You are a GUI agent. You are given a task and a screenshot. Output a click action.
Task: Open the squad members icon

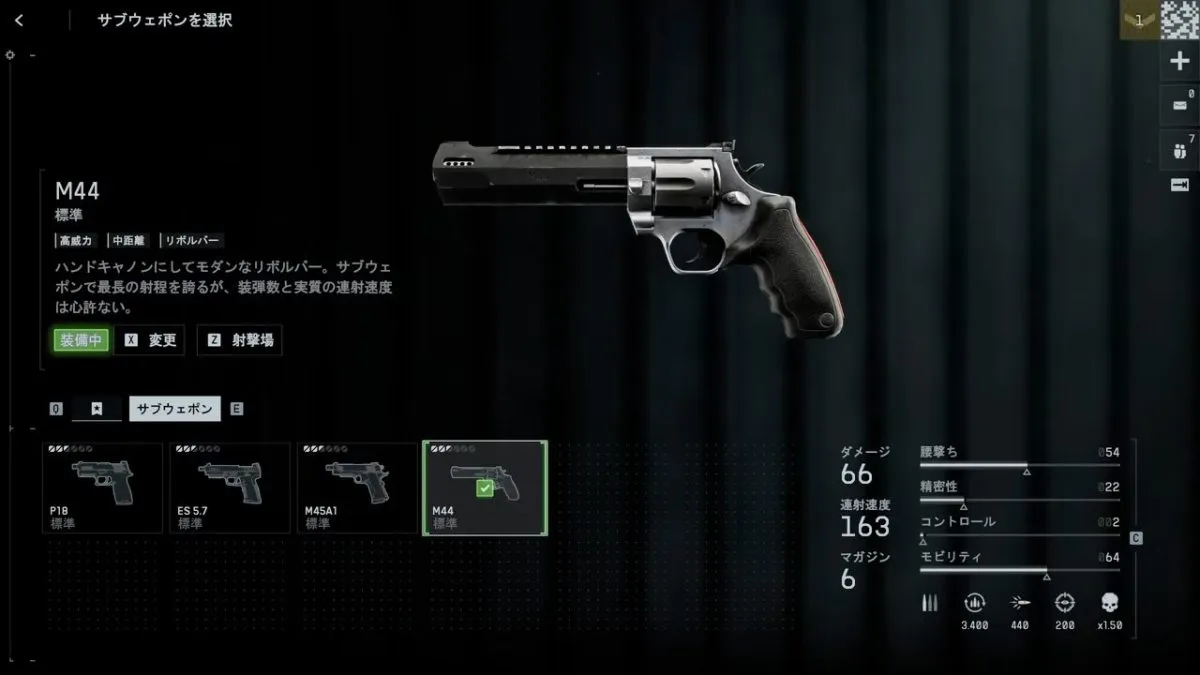1179,149
